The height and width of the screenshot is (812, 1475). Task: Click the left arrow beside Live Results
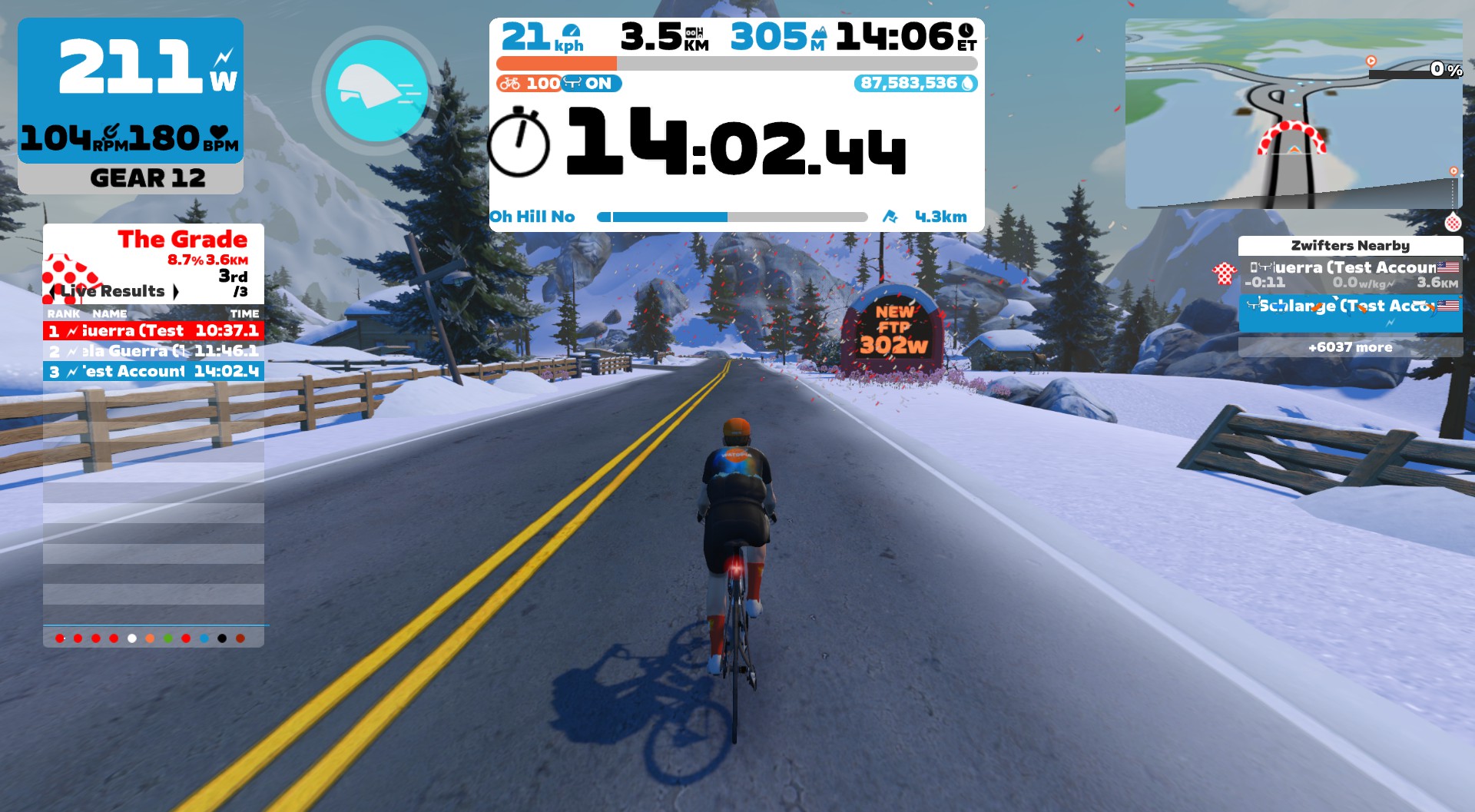click(51, 291)
